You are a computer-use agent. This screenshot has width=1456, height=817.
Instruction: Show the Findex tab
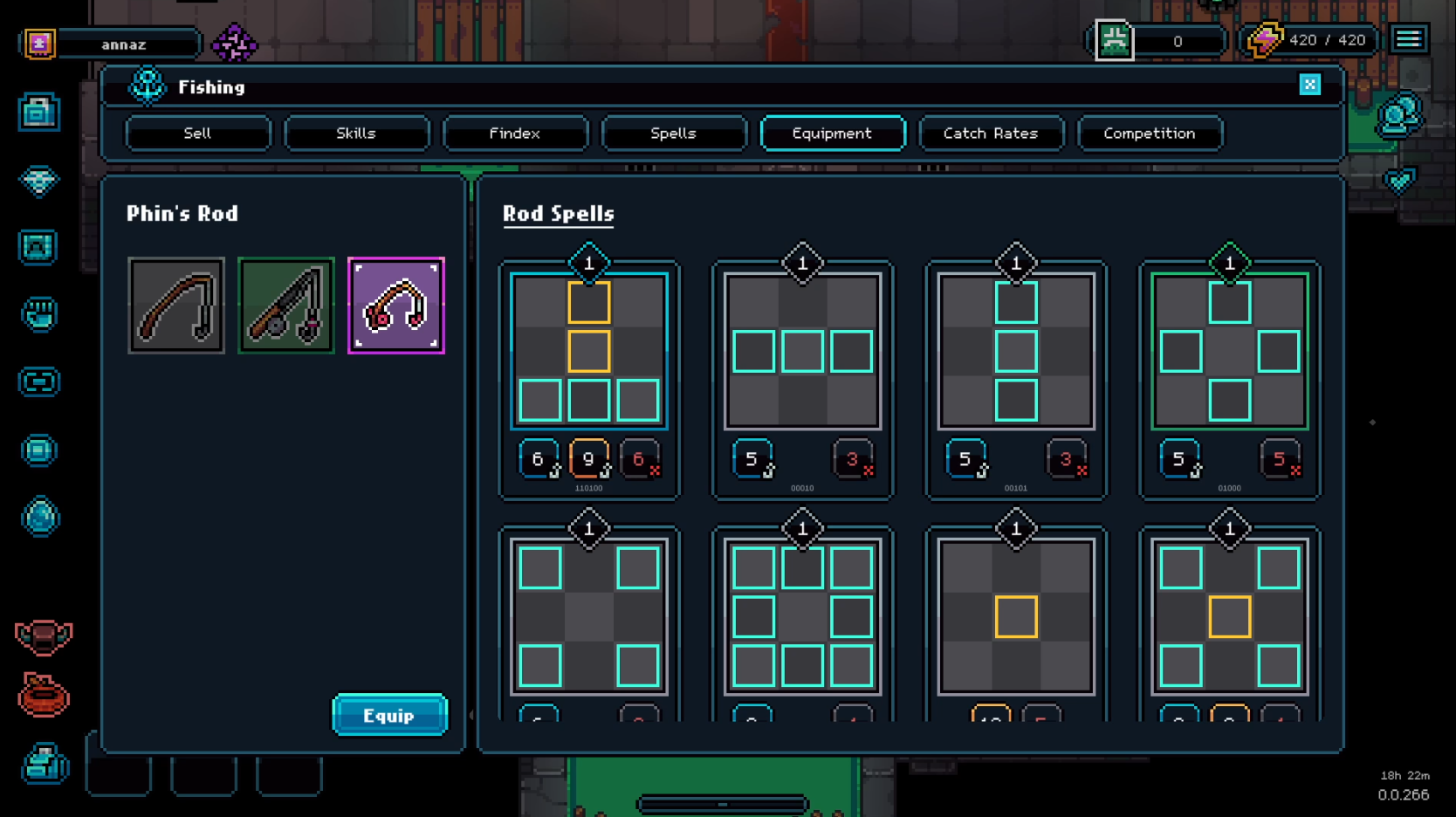coord(515,134)
